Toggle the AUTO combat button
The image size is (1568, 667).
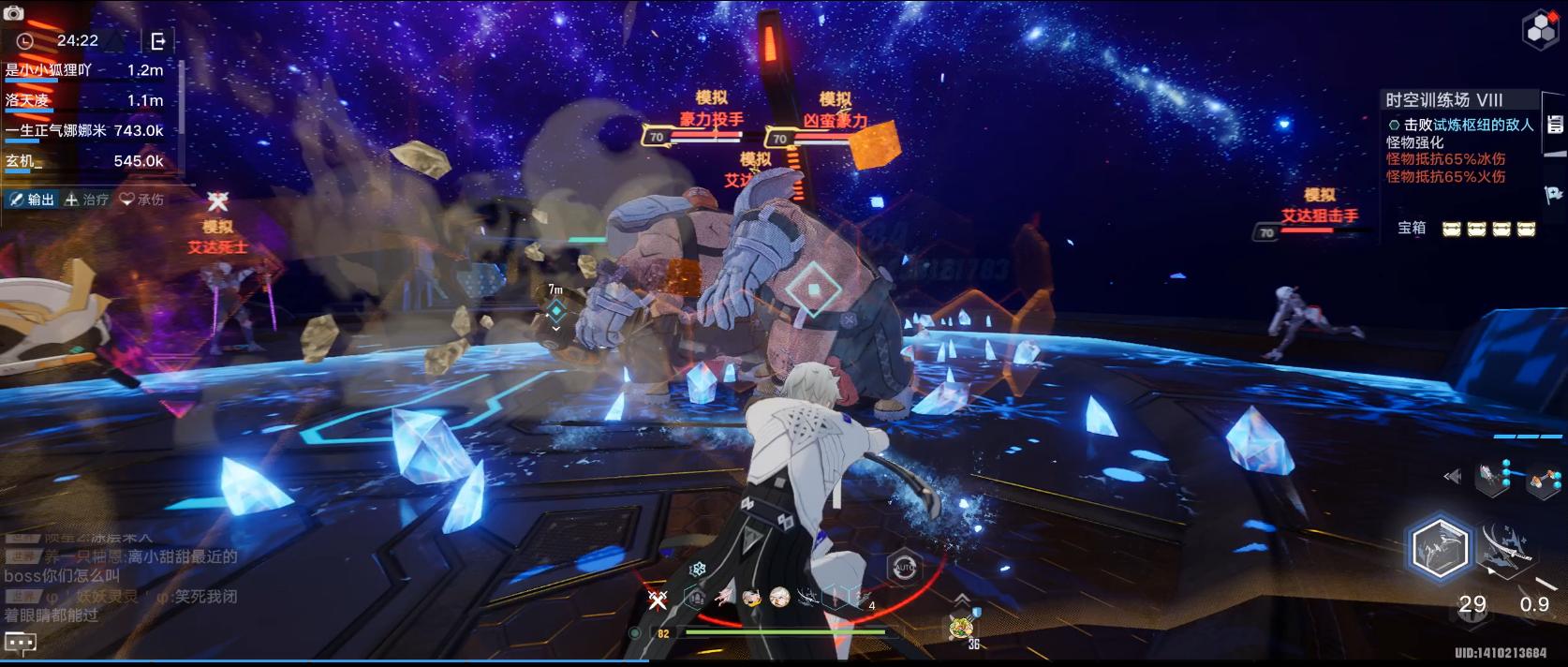(x=904, y=567)
